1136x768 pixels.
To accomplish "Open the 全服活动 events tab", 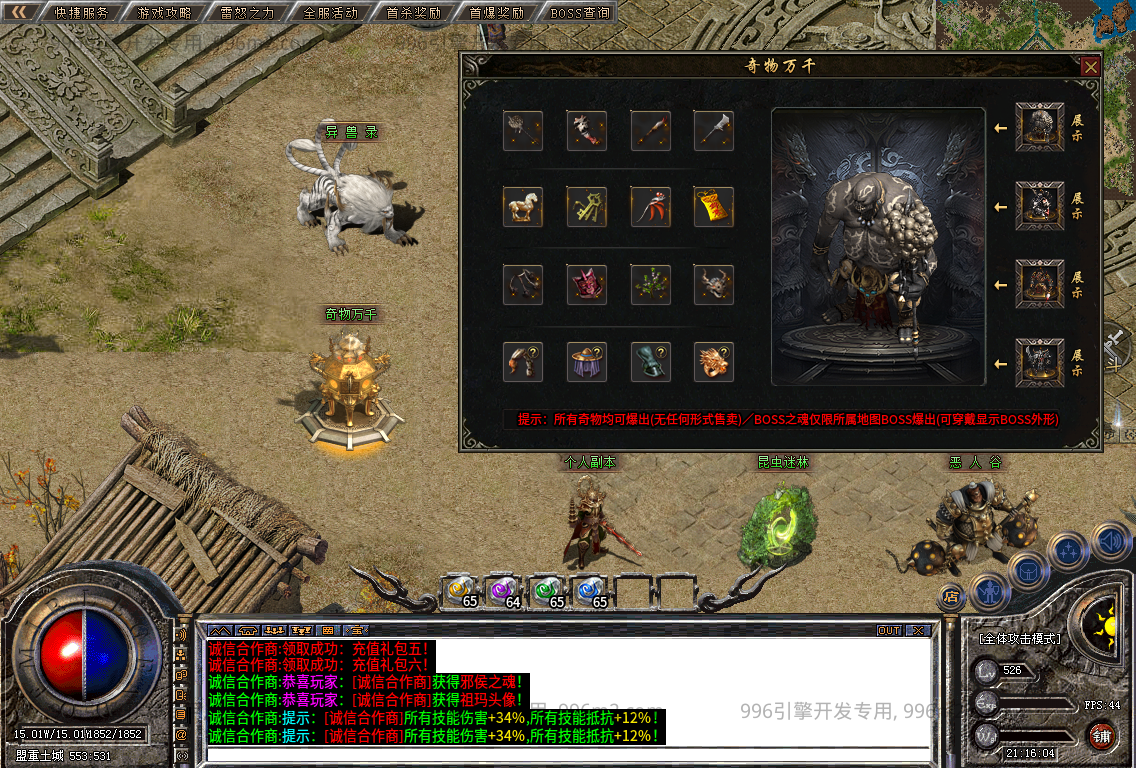I will point(330,13).
